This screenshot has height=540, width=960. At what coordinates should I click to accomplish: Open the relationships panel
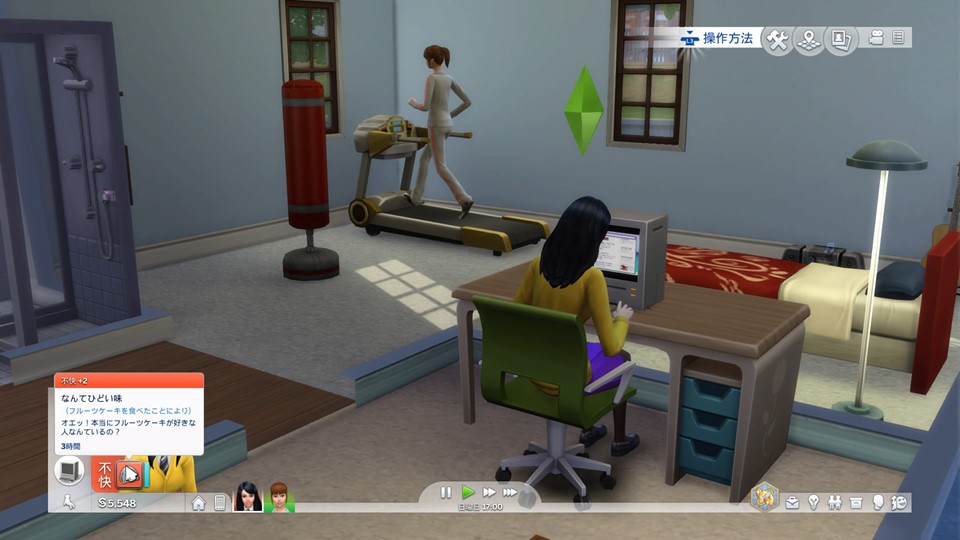pyautogui.click(x=835, y=502)
